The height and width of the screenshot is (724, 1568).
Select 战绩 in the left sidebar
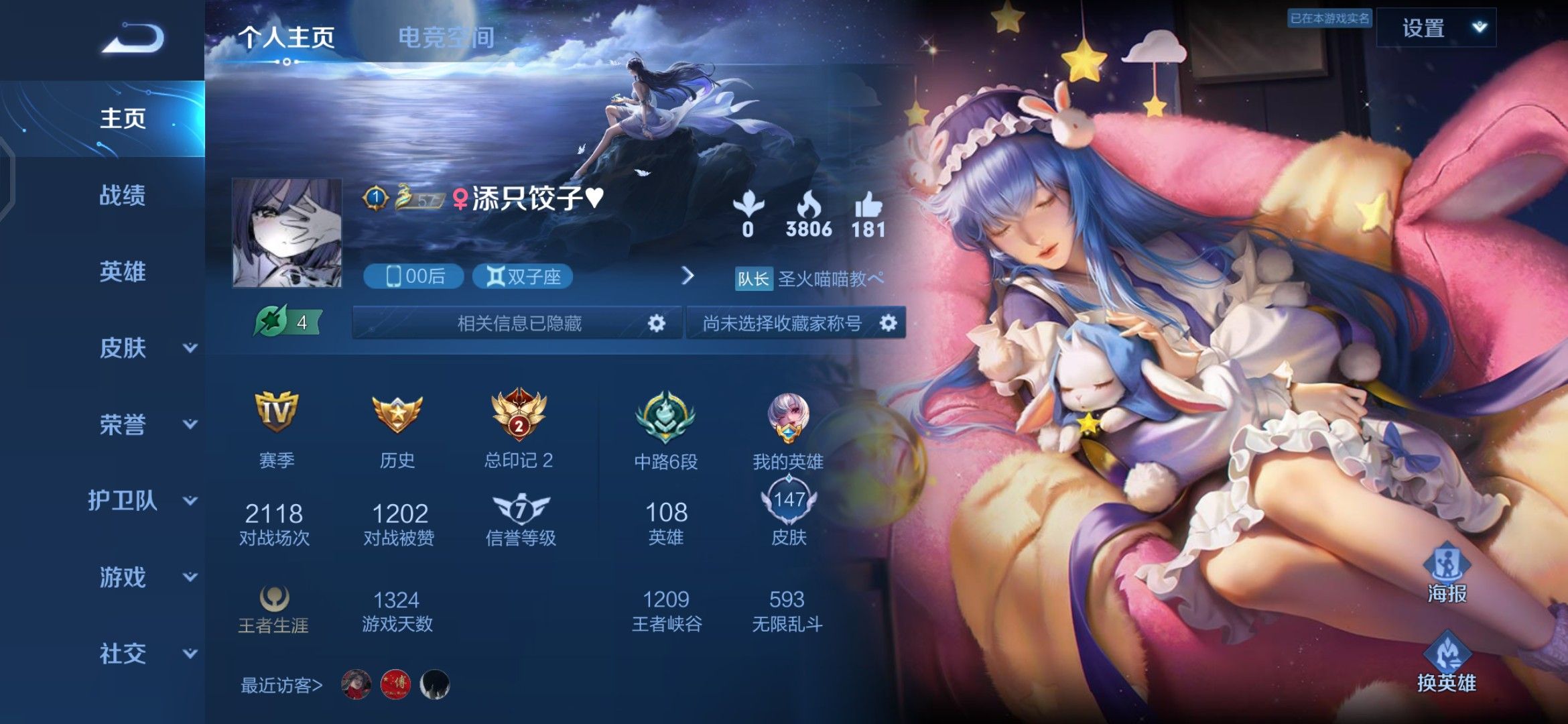121,196
